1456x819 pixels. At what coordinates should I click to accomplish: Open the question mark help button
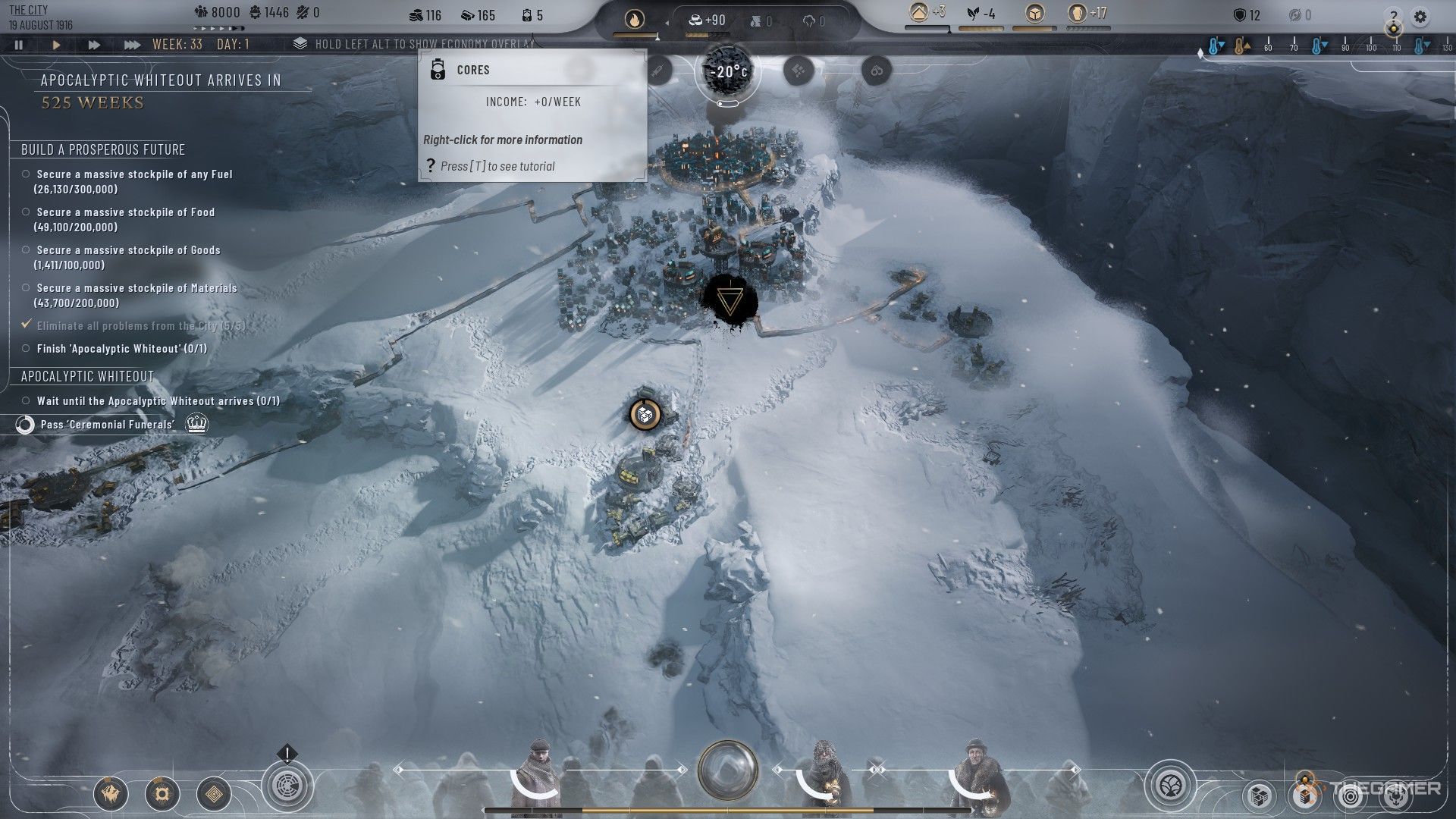(1394, 16)
